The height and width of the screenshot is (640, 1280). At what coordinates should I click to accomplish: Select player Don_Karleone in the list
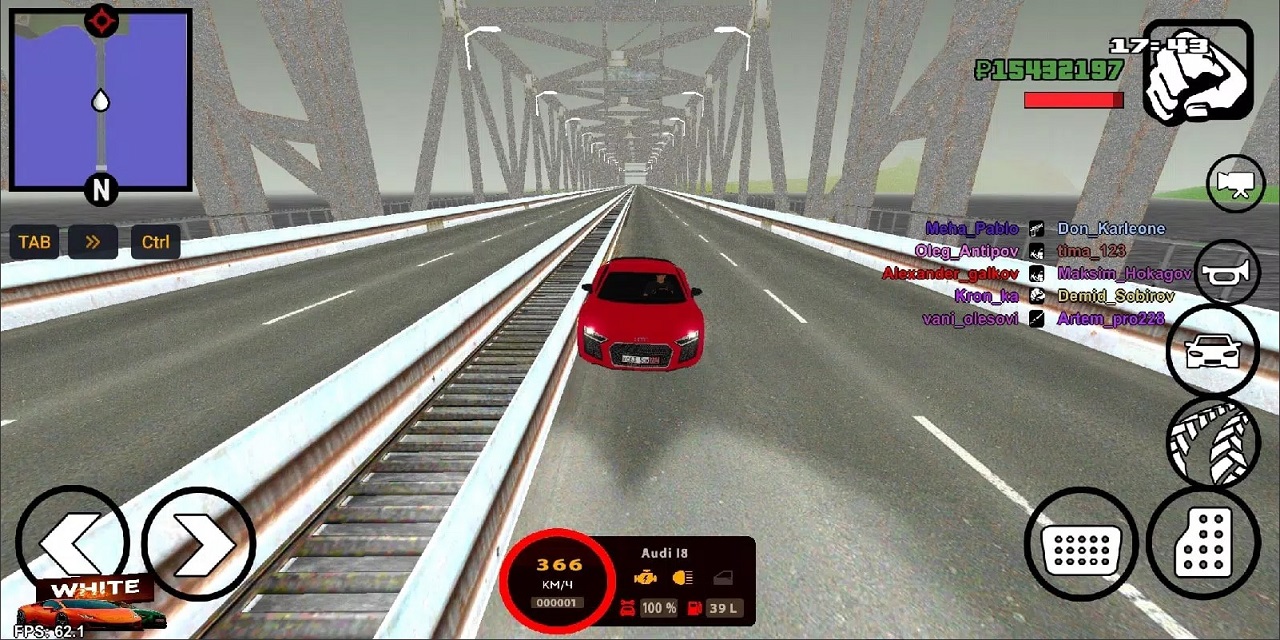coord(1111,229)
